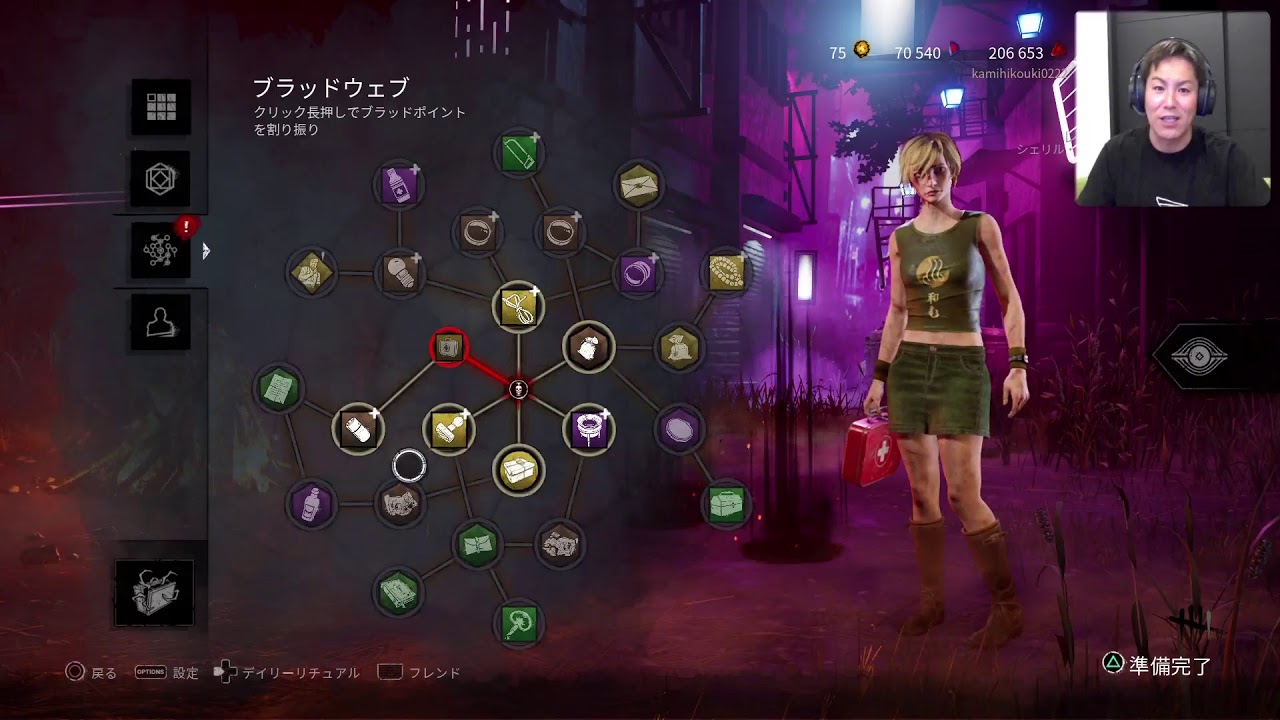Click the eye emblem button beside the character

(x=1198, y=357)
